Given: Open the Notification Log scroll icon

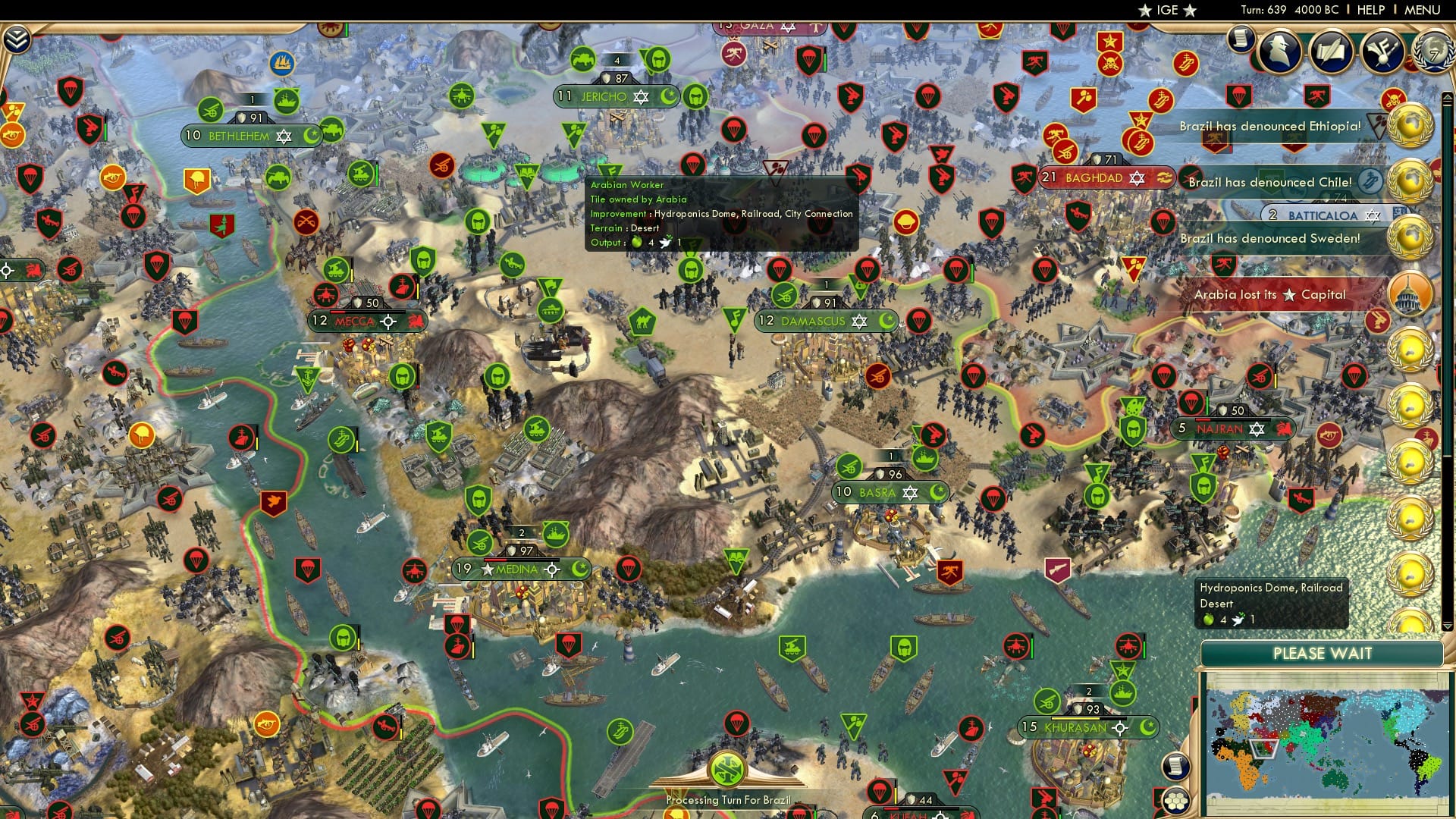Looking at the screenshot, I should [x=1241, y=39].
